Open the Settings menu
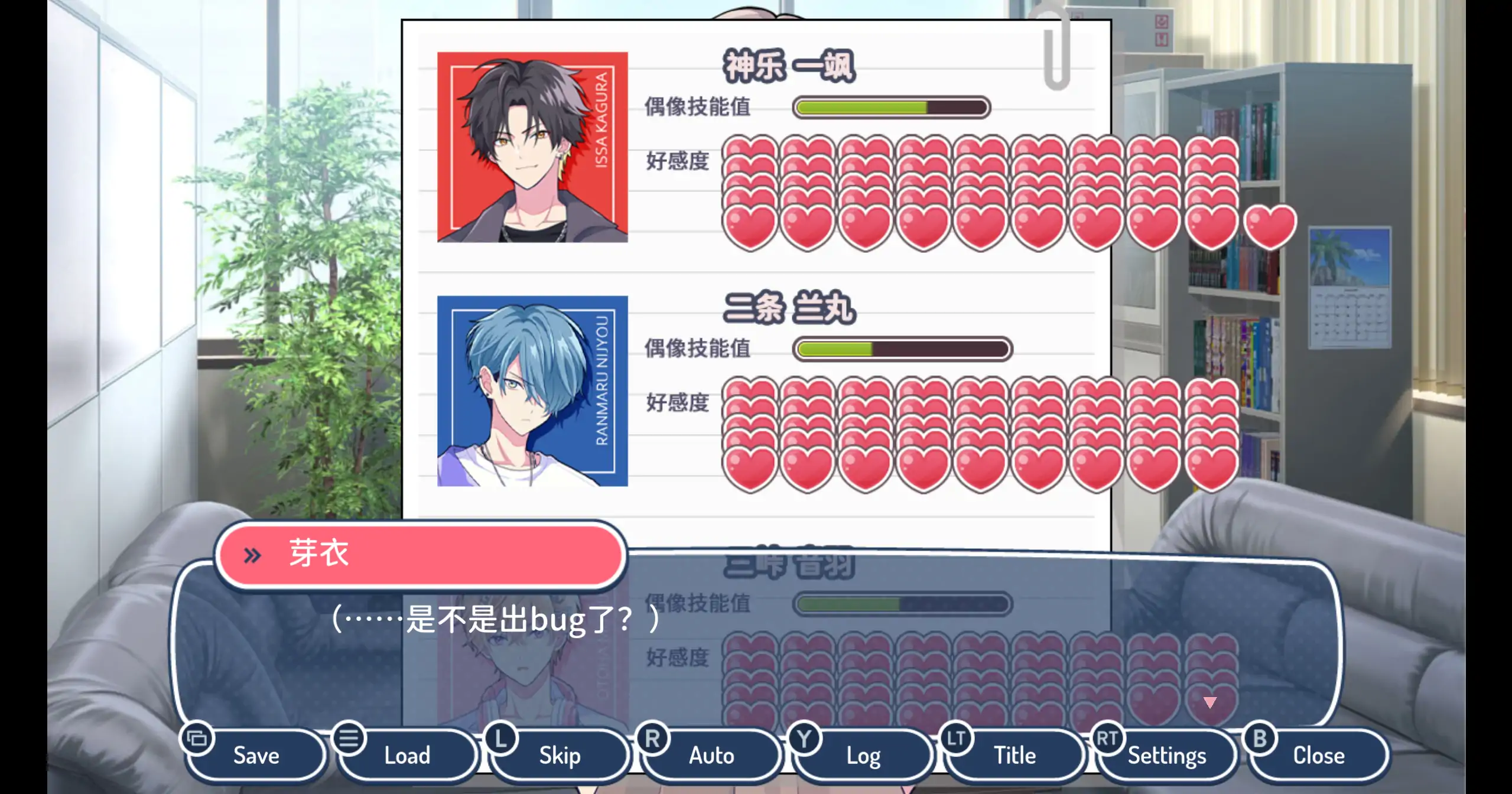 coord(1166,755)
